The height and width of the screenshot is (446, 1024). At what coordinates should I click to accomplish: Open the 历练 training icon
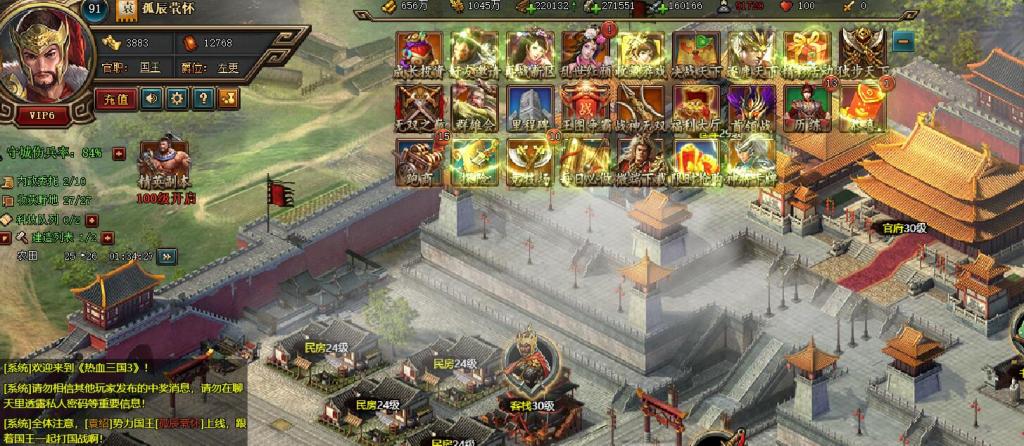click(x=807, y=107)
